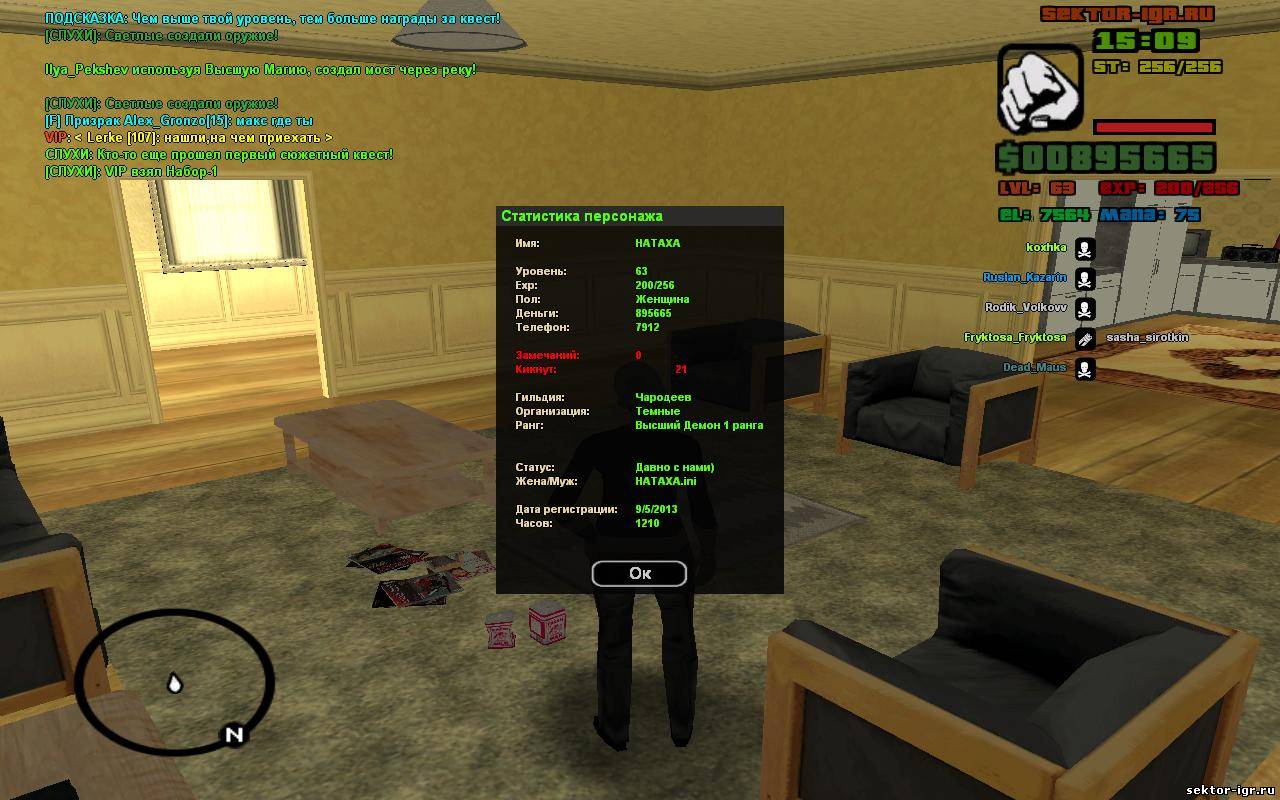Select the fist weapon icon

(1040, 88)
